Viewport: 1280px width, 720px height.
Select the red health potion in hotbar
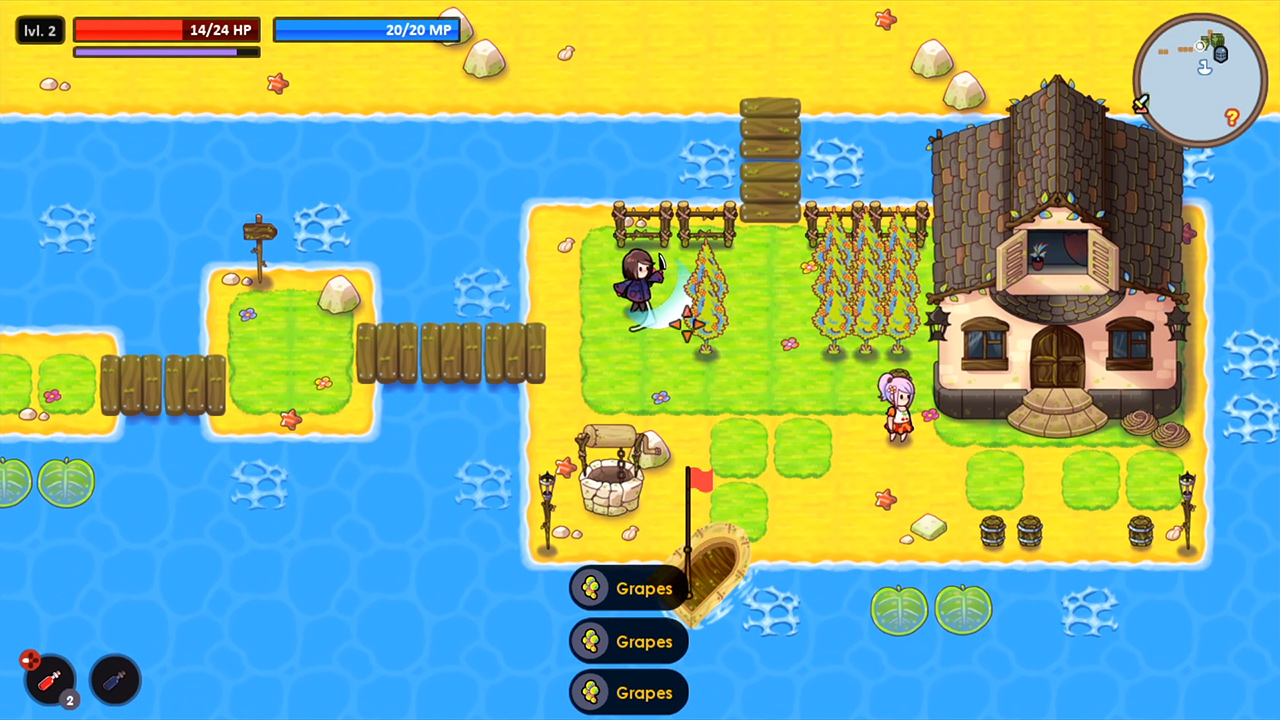tap(48, 680)
